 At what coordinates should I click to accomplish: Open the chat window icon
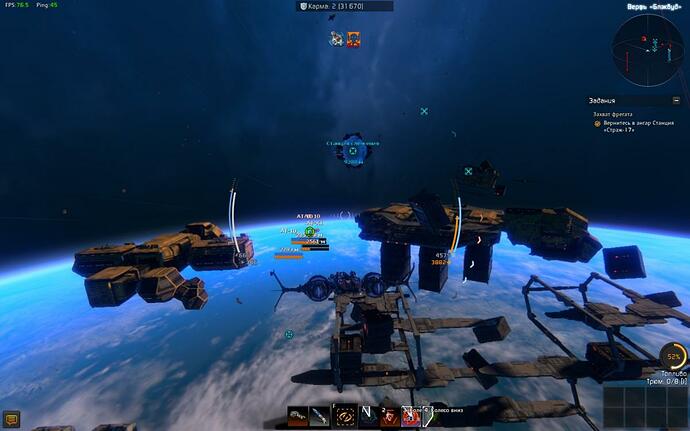12,420
